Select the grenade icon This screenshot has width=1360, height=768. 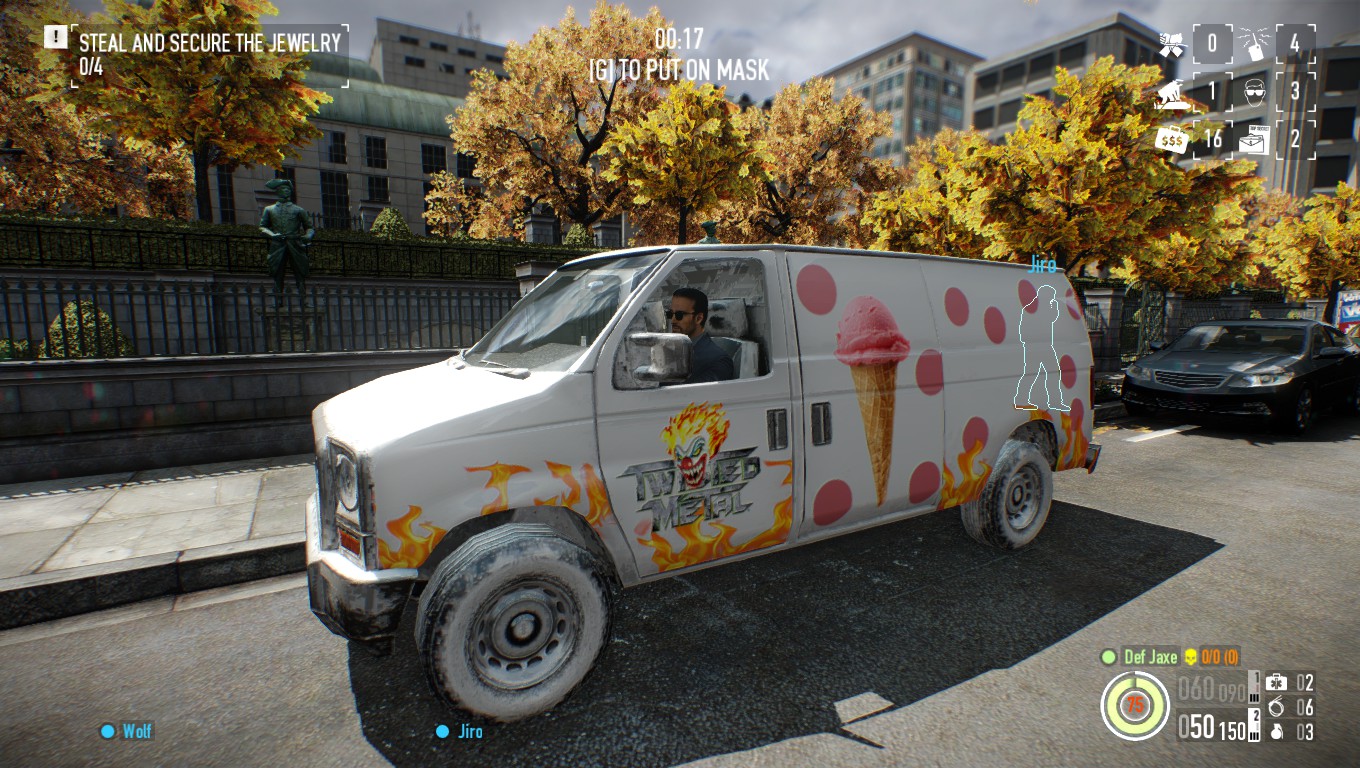pos(1276,732)
